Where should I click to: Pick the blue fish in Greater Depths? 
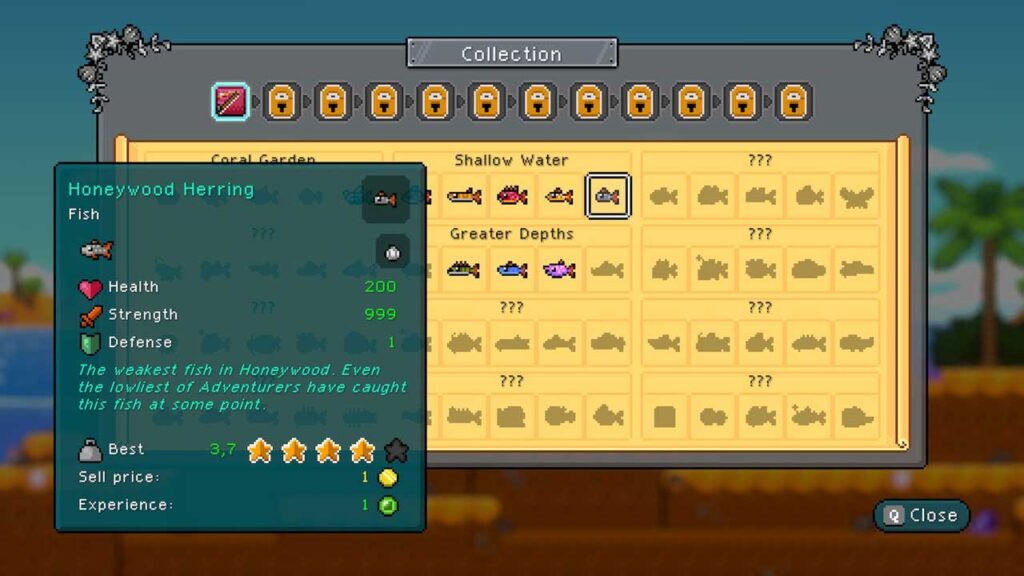pyautogui.click(x=512, y=270)
